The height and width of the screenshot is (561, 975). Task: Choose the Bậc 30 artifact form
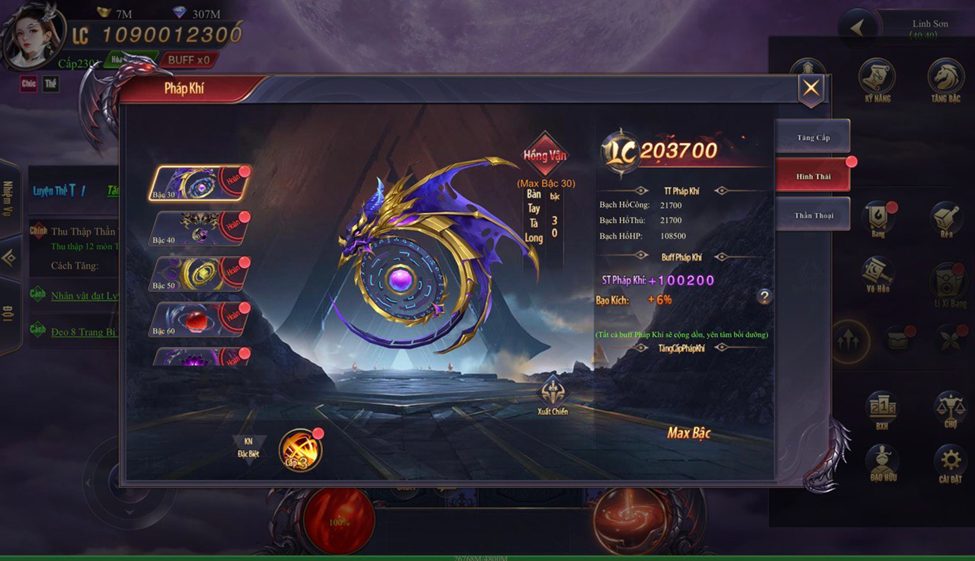tap(196, 184)
